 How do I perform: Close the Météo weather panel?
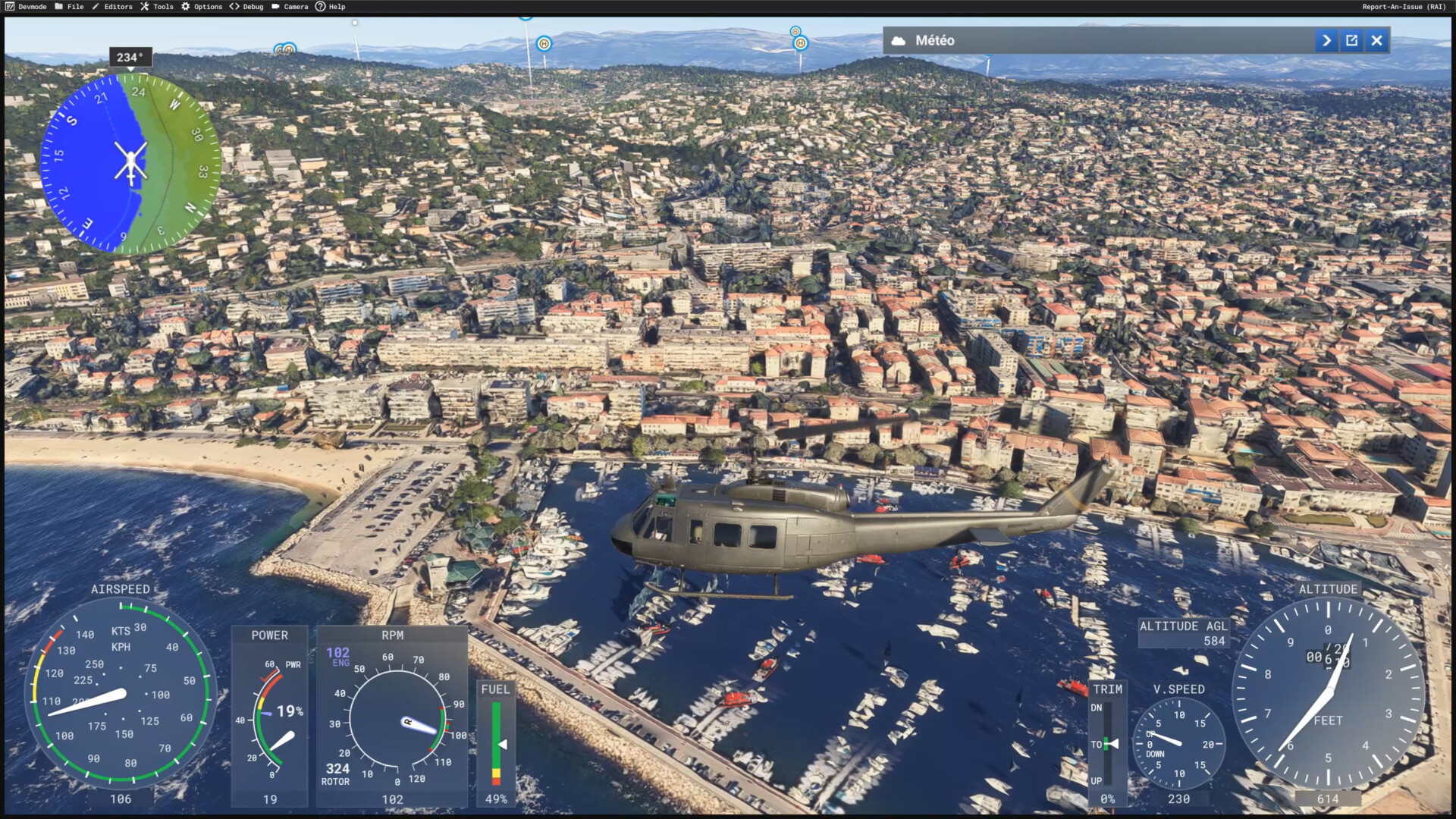click(1376, 41)
